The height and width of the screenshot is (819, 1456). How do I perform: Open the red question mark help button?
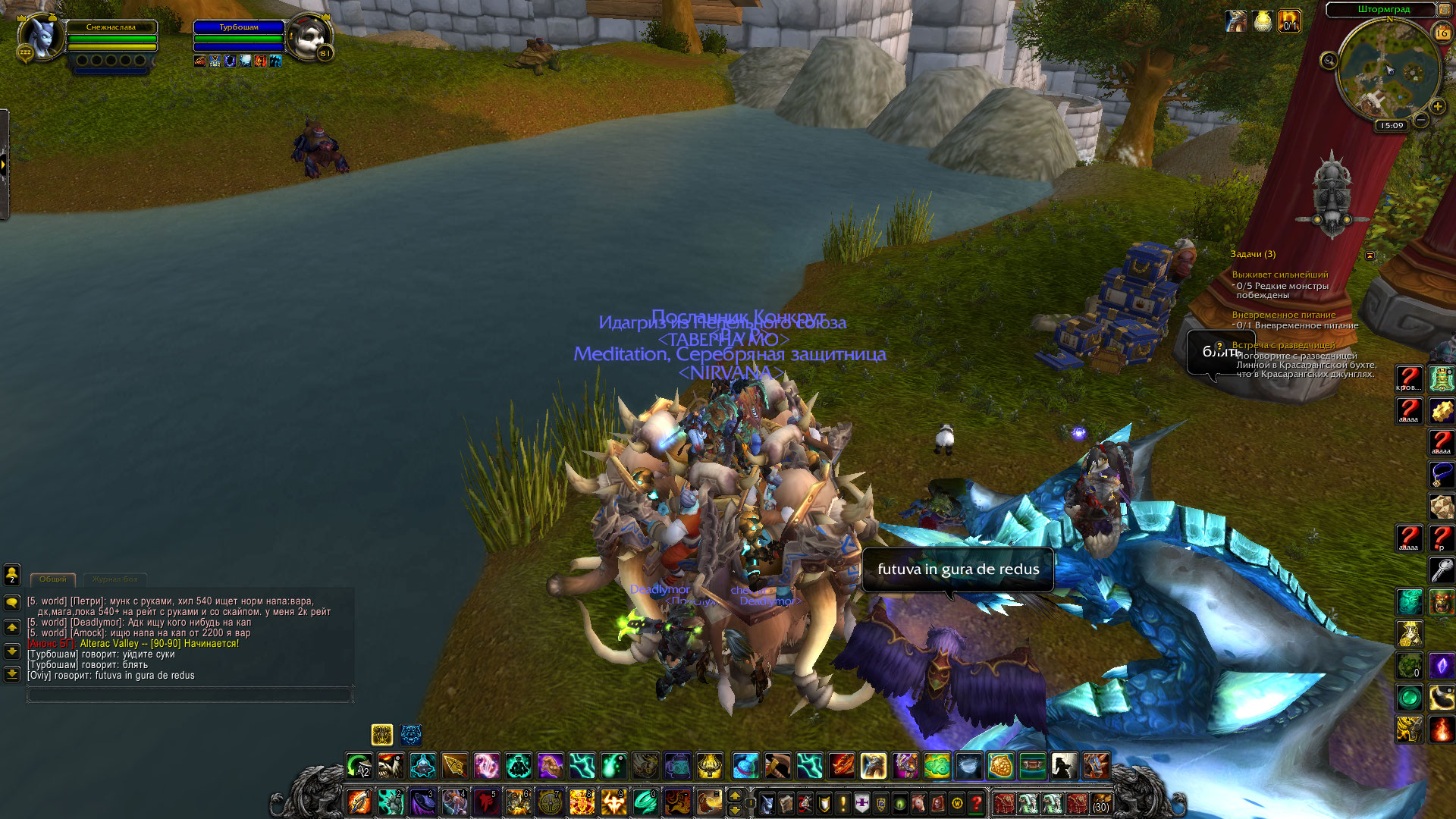click(x=977, y=802)
